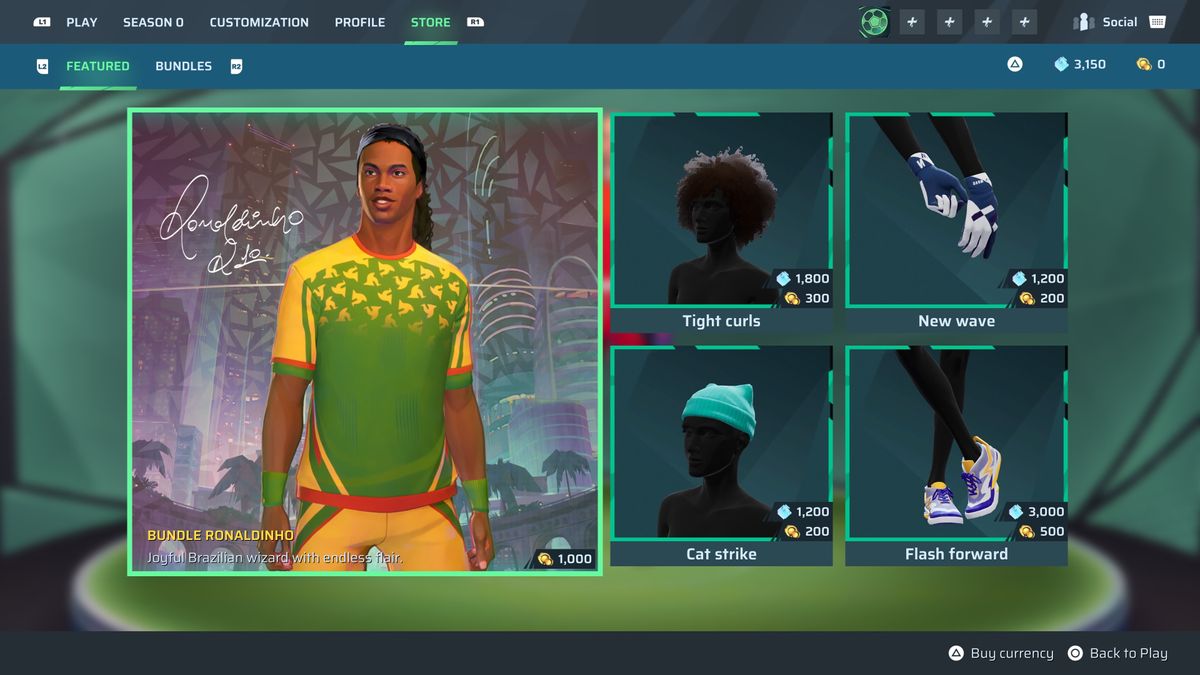Open the Social panel
1200x675 pixels.
(1119, 22)
